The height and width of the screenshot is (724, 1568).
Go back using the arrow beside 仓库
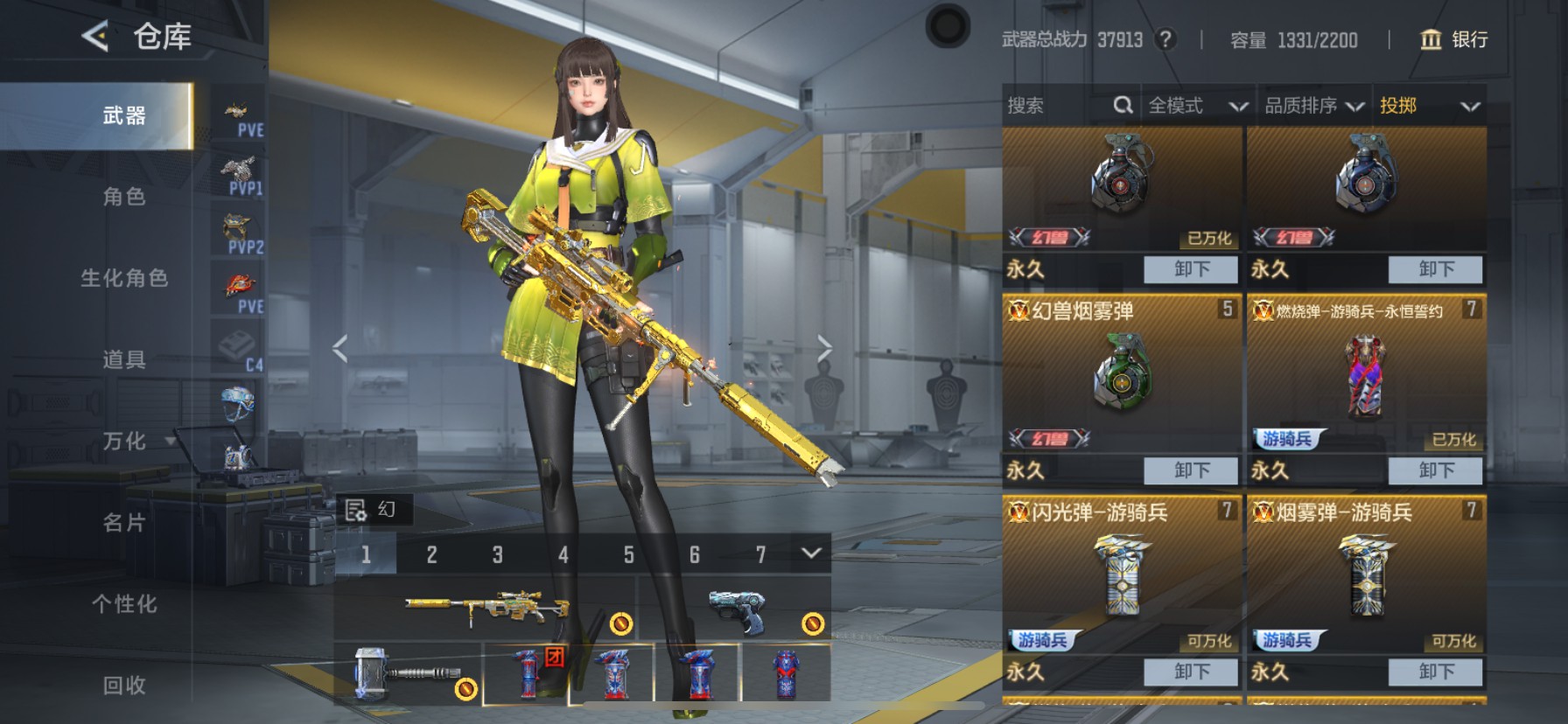(x=95, y=37)
